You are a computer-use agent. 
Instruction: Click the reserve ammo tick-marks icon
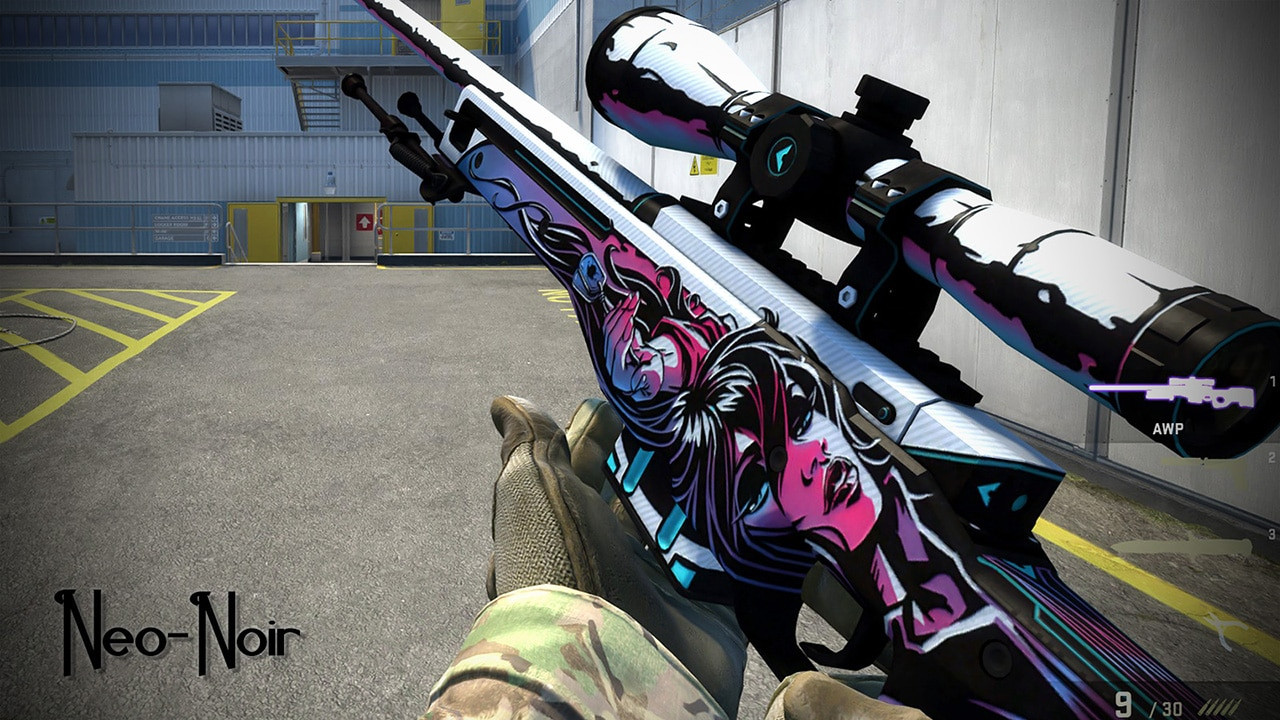[x=1224, y=706]
